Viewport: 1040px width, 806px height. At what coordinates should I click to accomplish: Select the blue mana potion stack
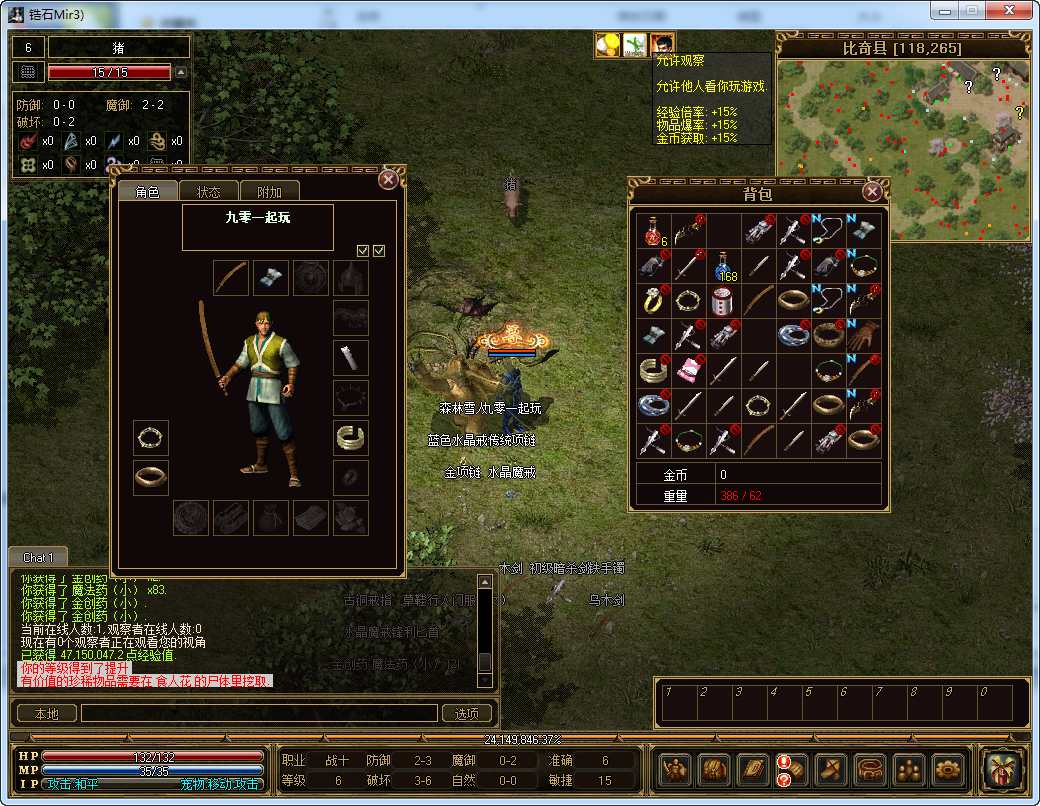(x=724, y=267)
